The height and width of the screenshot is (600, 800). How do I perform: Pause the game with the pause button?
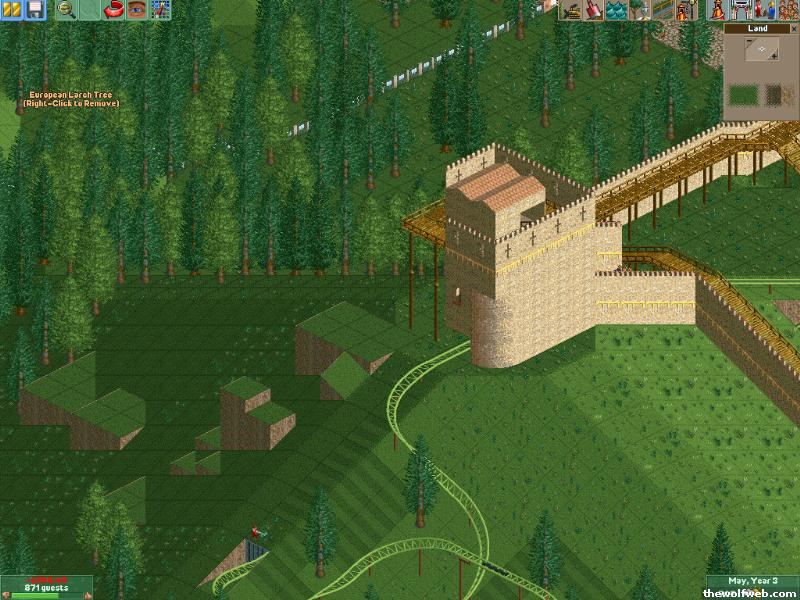[13, 10]
